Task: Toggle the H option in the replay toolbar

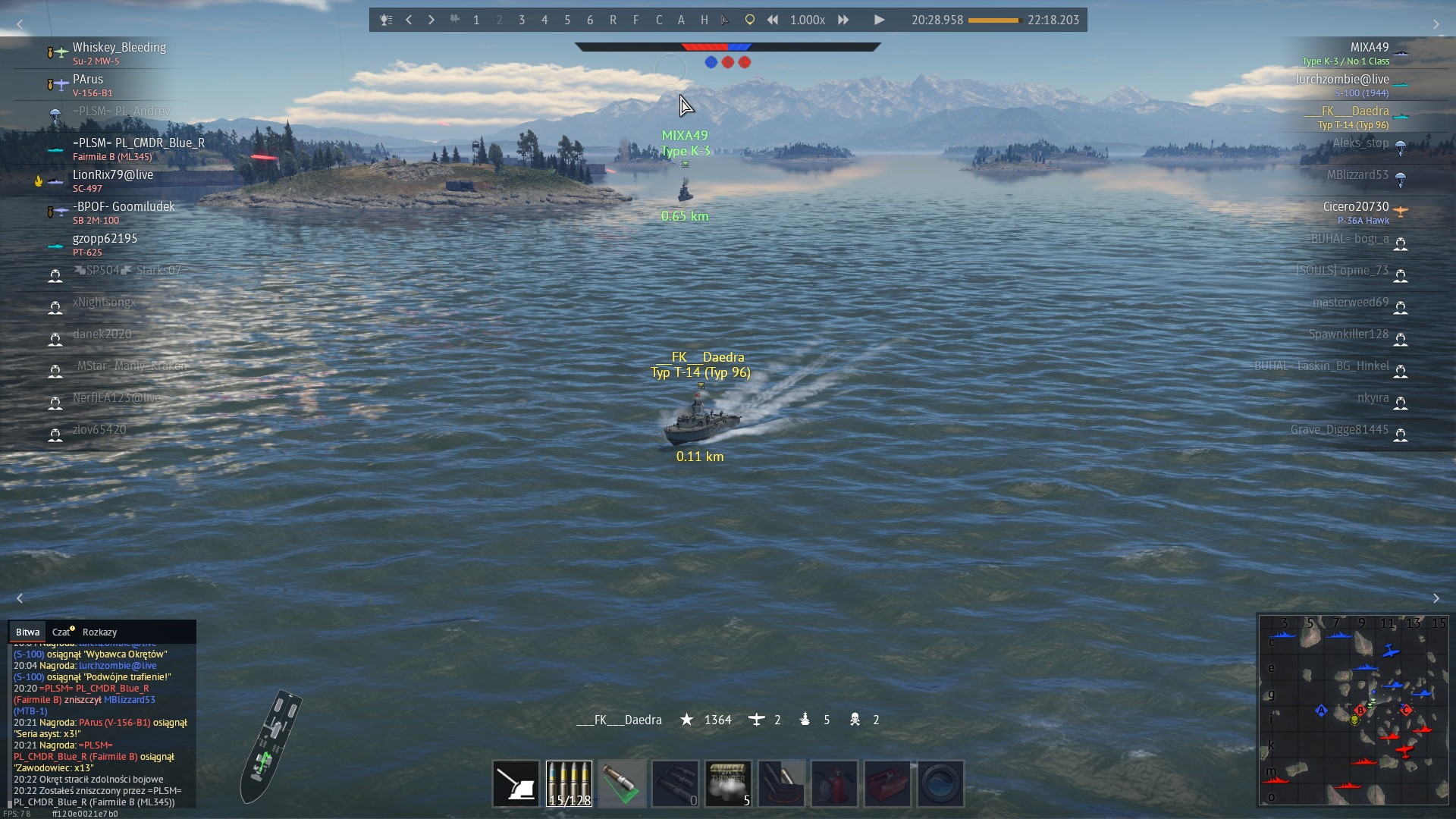Action: (704, 20)
